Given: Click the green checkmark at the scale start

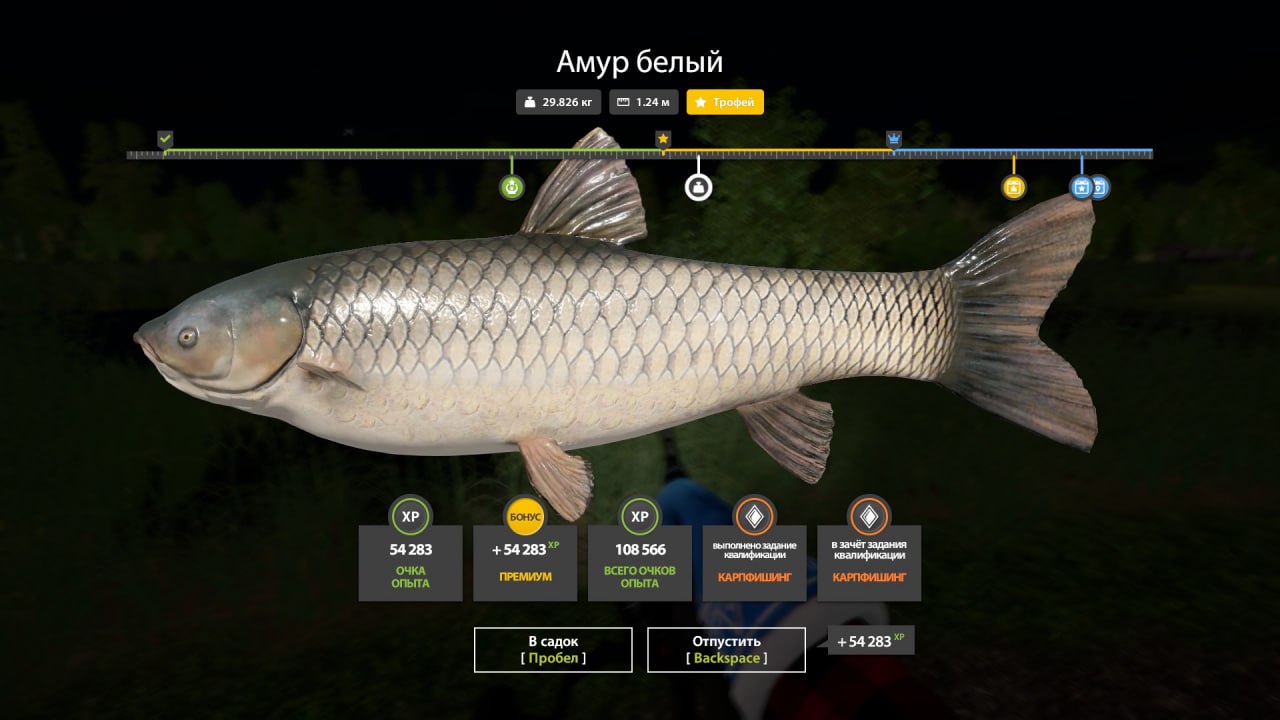Looking at the screenshot, I should (x=163, y=137).
